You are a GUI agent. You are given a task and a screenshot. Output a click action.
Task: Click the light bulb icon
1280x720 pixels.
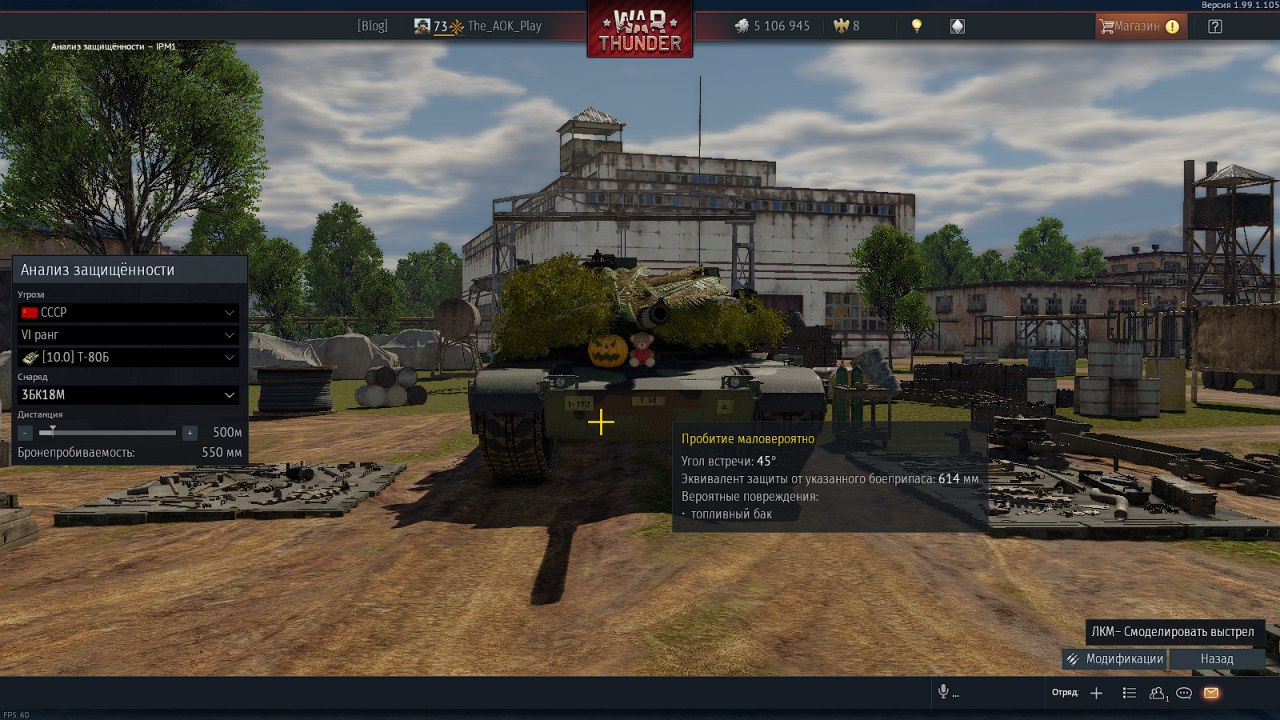(x=917, y=26)
